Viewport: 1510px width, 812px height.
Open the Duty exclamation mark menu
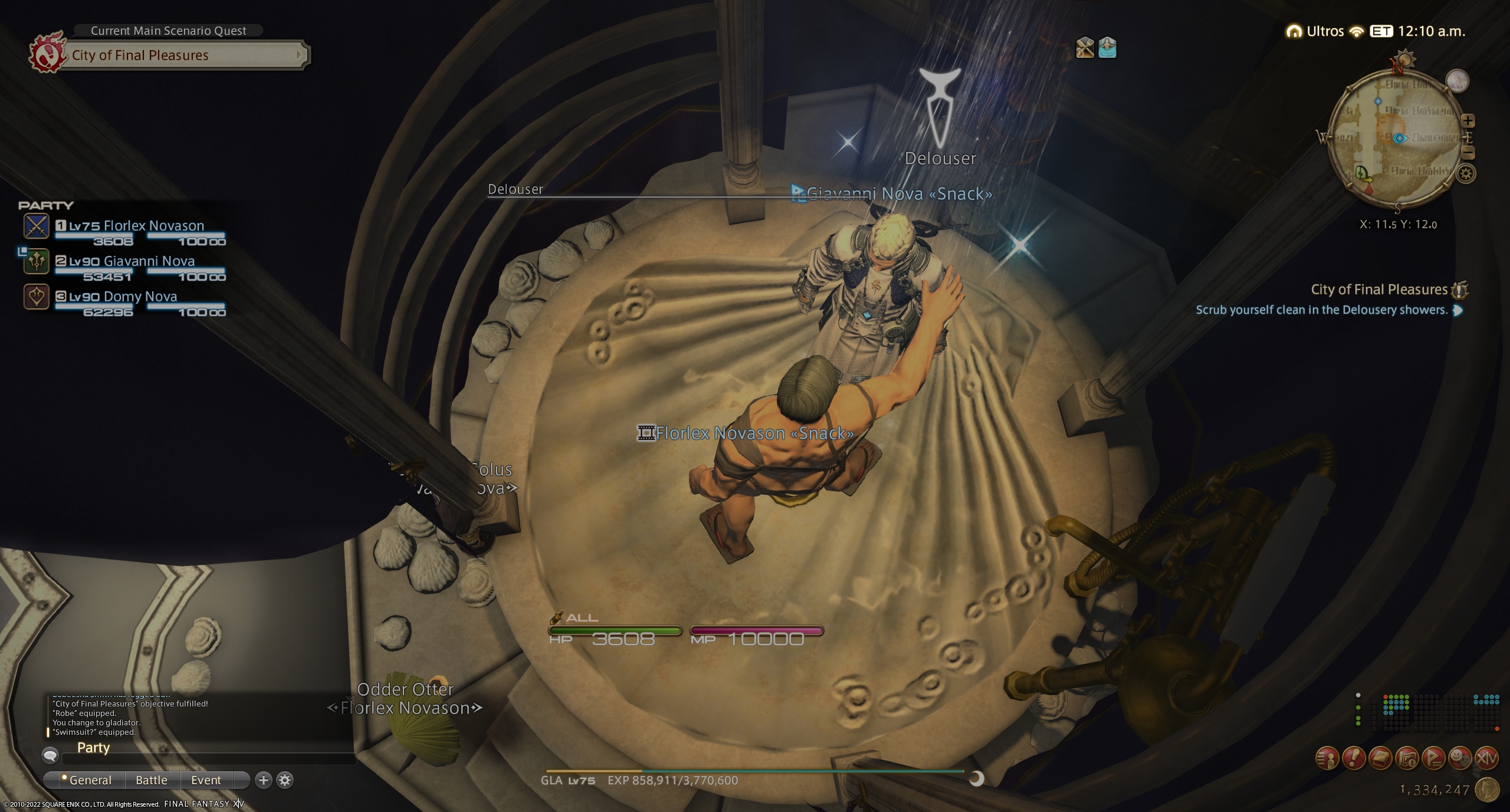point(1354,758)
